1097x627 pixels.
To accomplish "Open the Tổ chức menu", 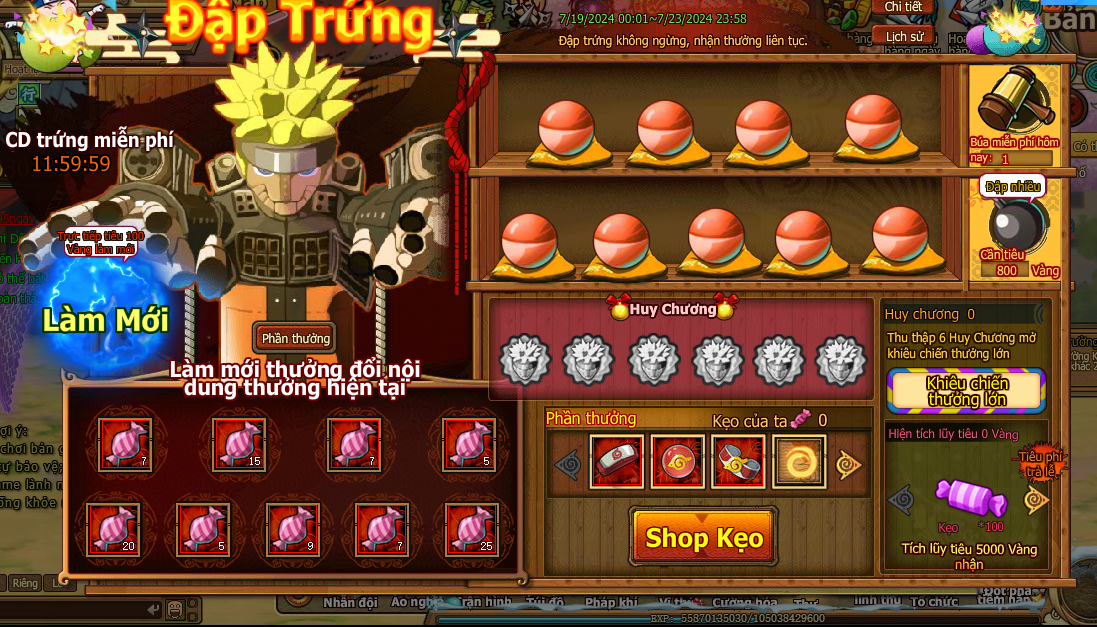I will point(934,603).
